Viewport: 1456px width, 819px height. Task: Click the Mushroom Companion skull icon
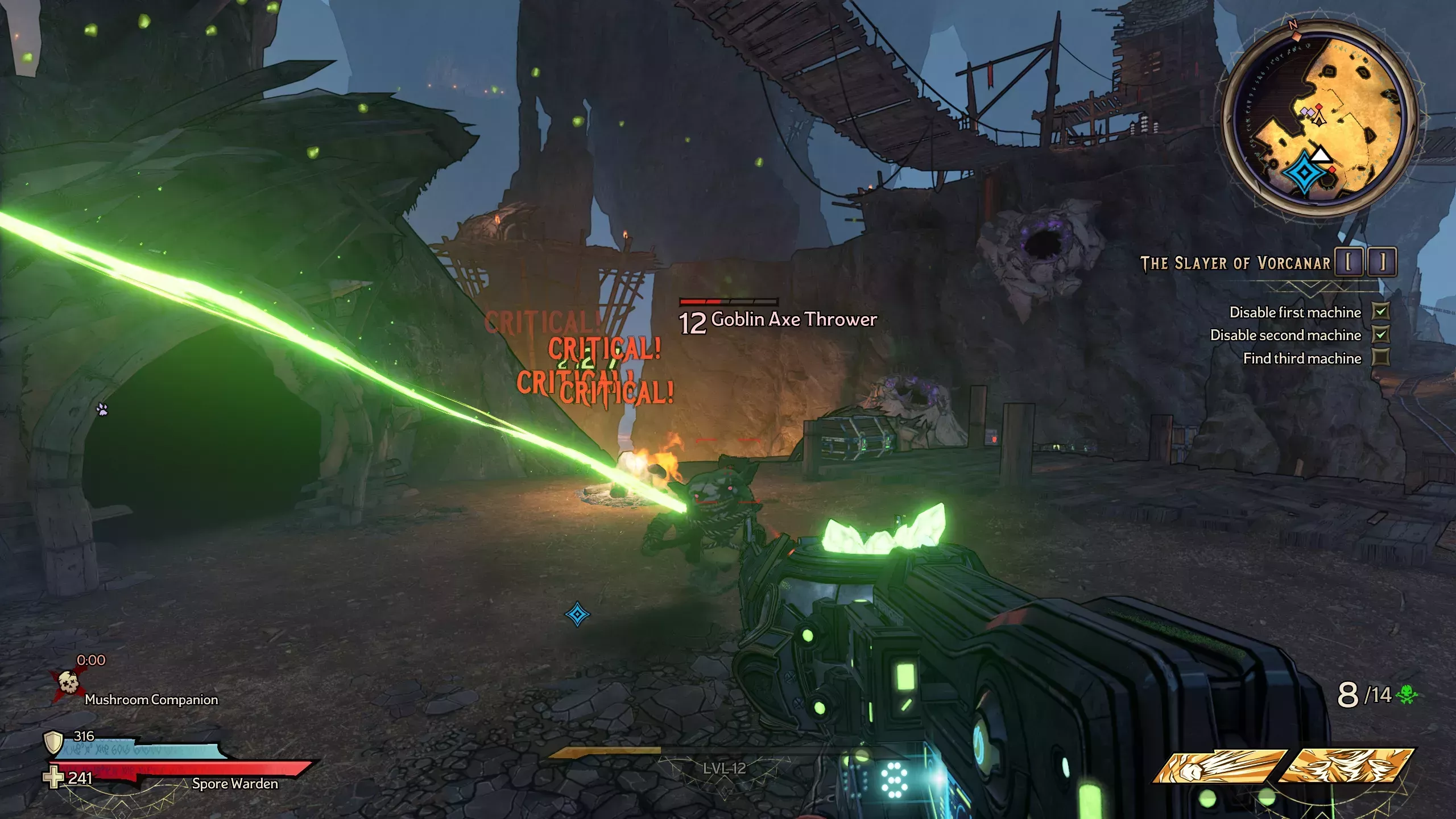(68, 682)
